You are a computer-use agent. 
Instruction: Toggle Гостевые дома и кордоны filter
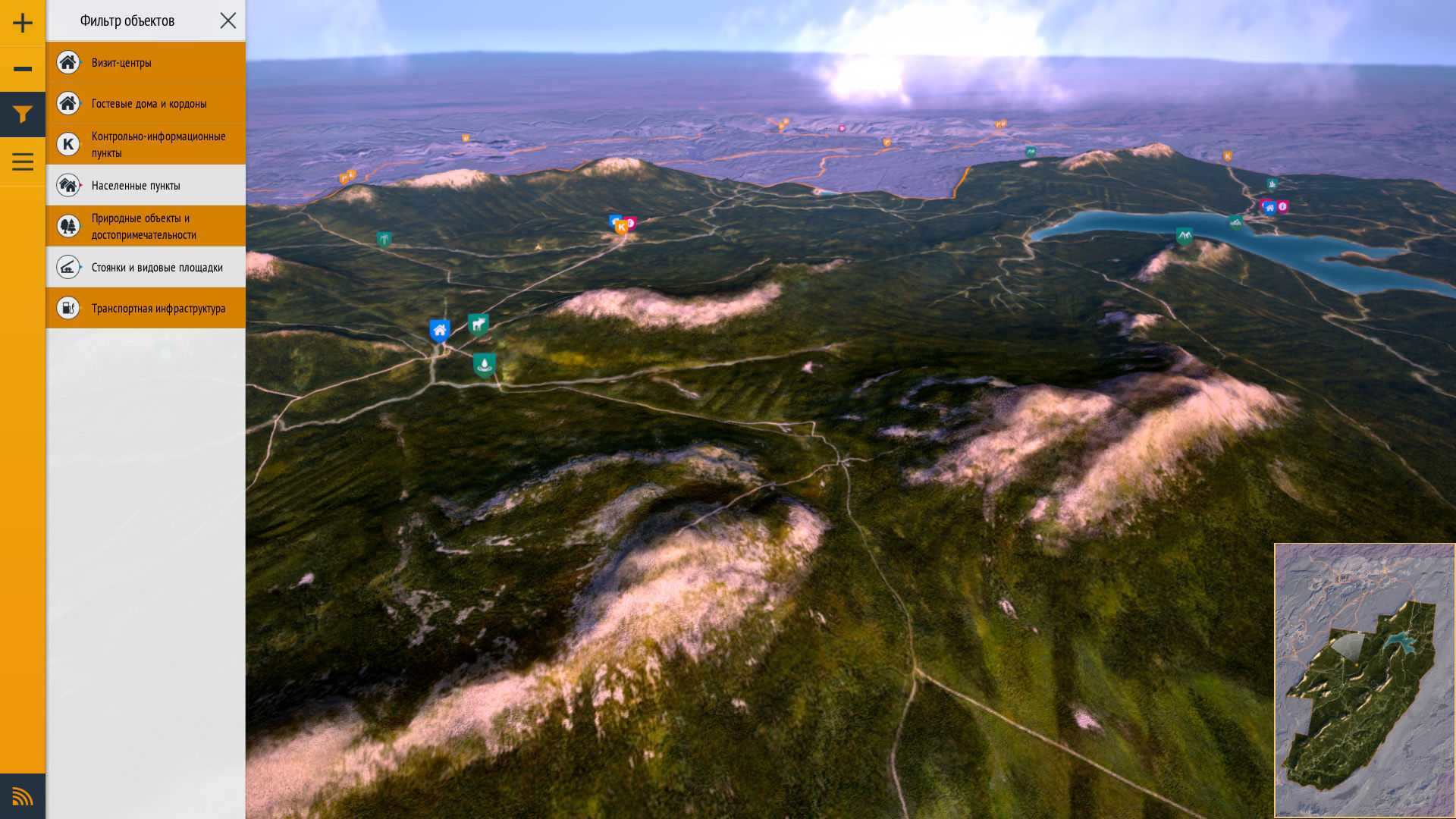(x=146, y=103)
